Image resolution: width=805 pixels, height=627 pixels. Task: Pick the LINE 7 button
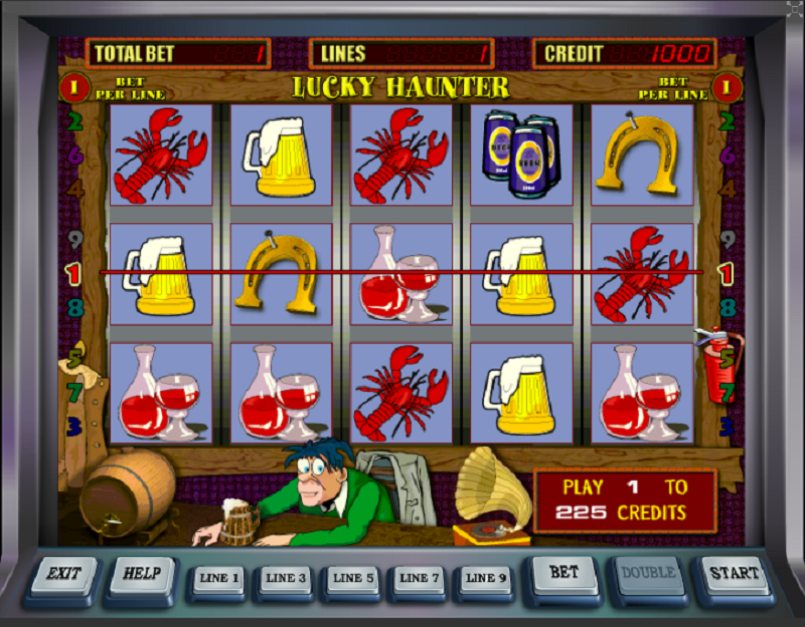(x=419, y=579)
